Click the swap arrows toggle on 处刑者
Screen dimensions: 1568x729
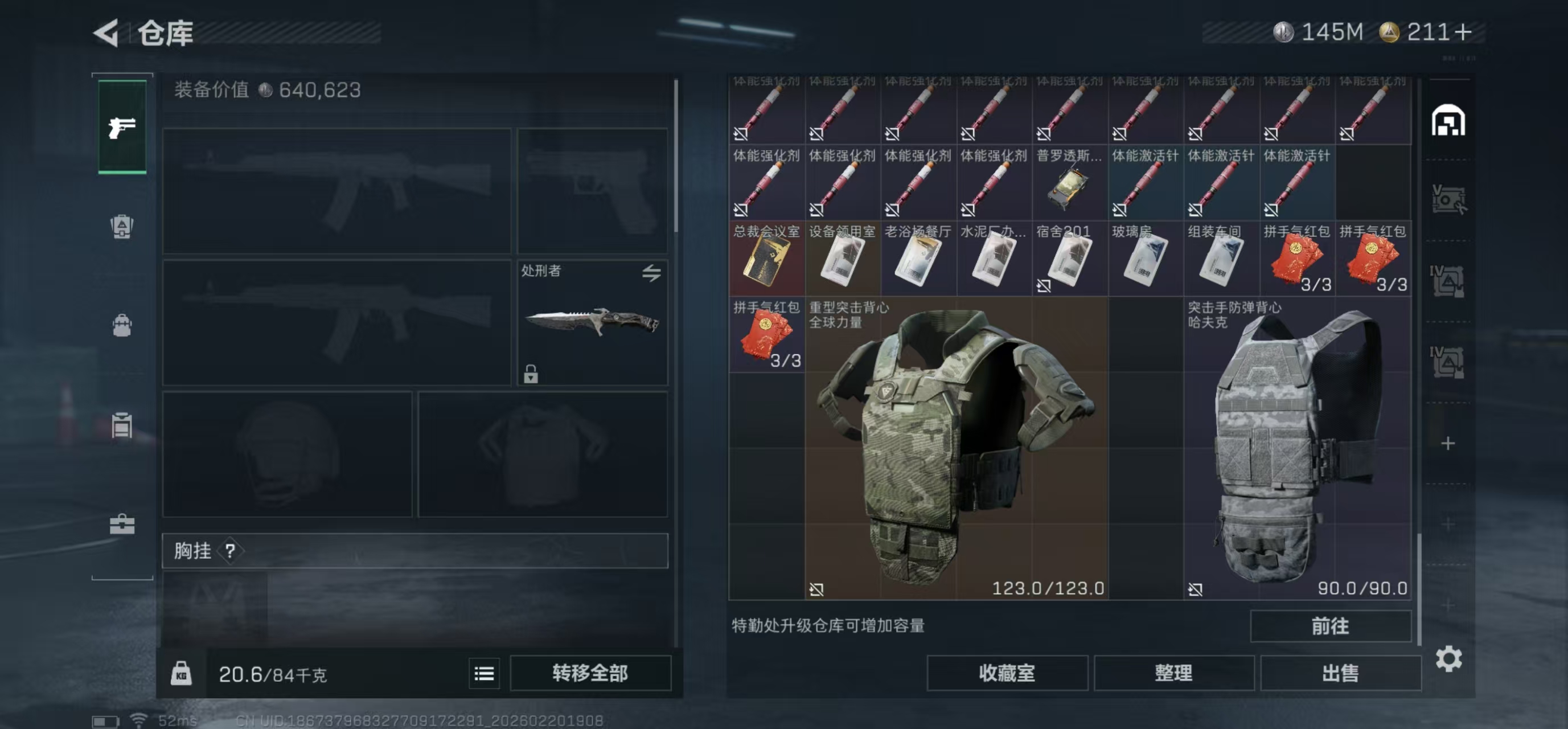pos(652,273)
